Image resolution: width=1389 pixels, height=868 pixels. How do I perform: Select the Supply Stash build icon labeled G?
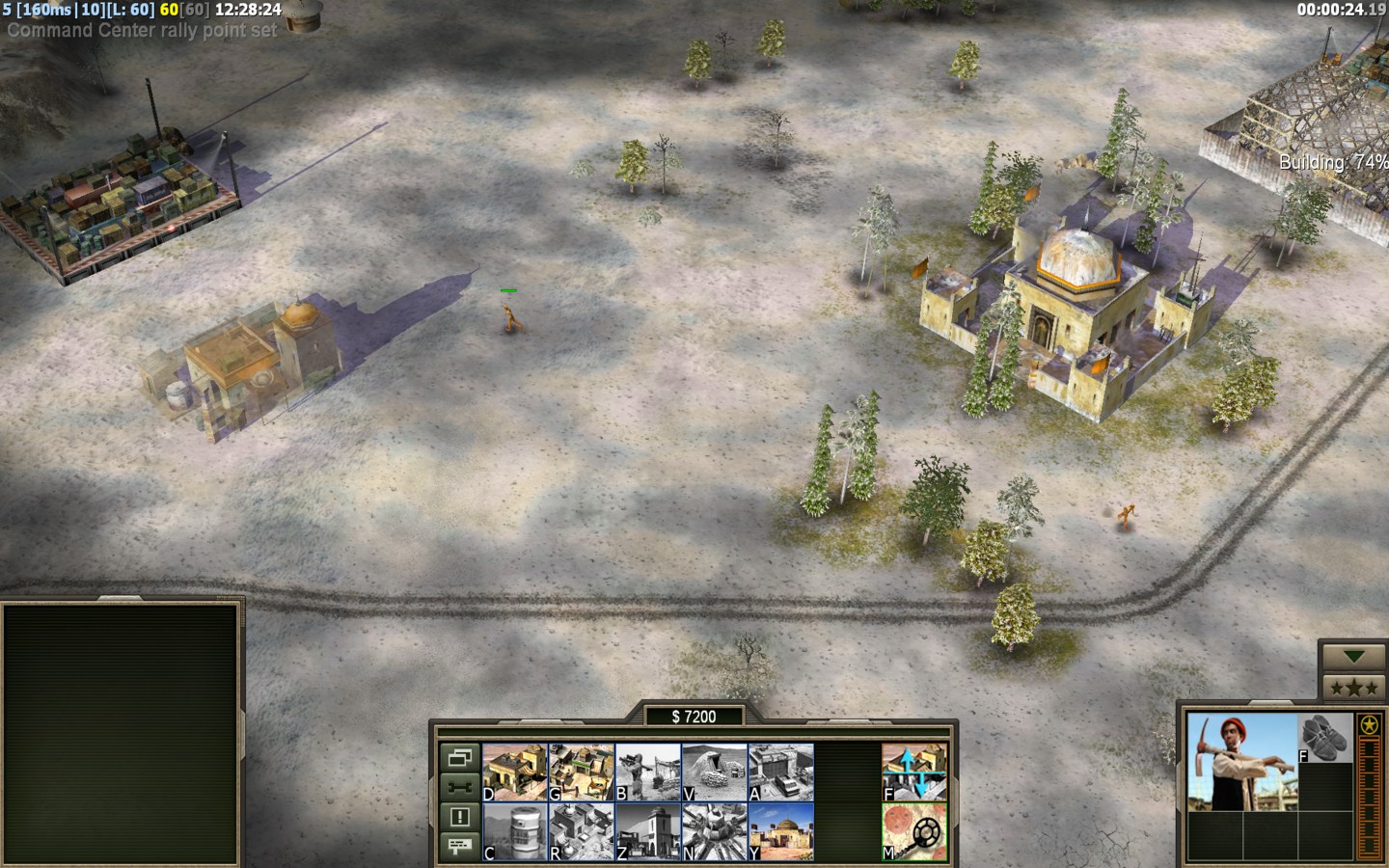click(x=581, y=772)
